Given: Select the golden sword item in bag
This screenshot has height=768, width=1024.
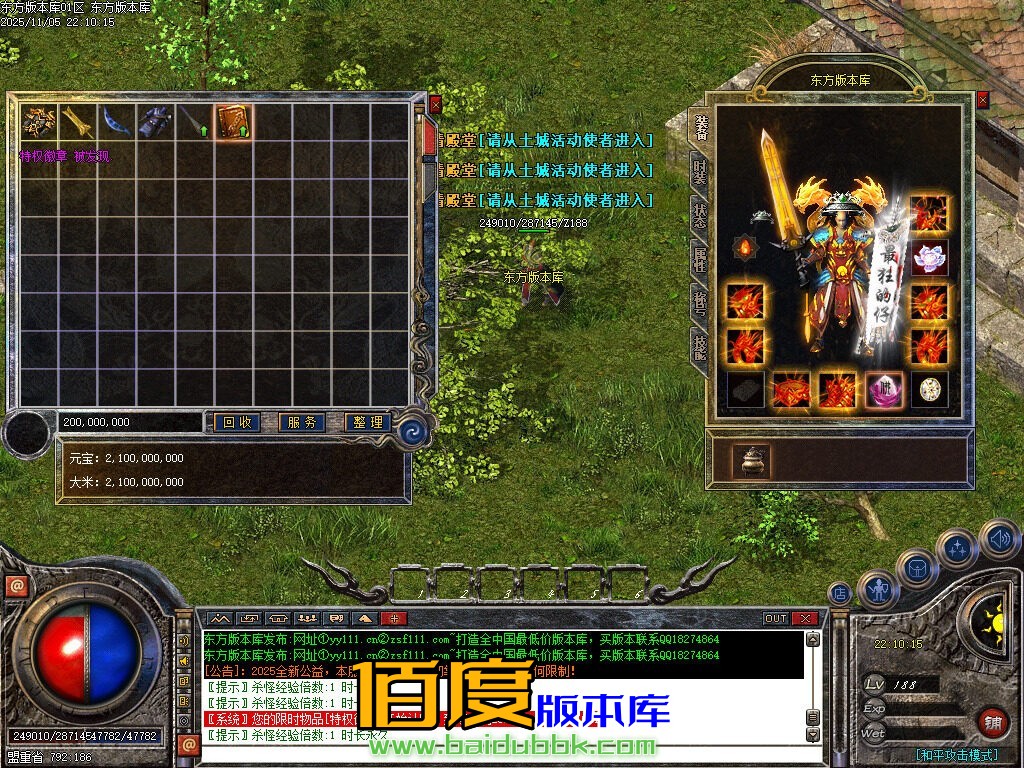Looking at the screenshot, I should 77,122.
